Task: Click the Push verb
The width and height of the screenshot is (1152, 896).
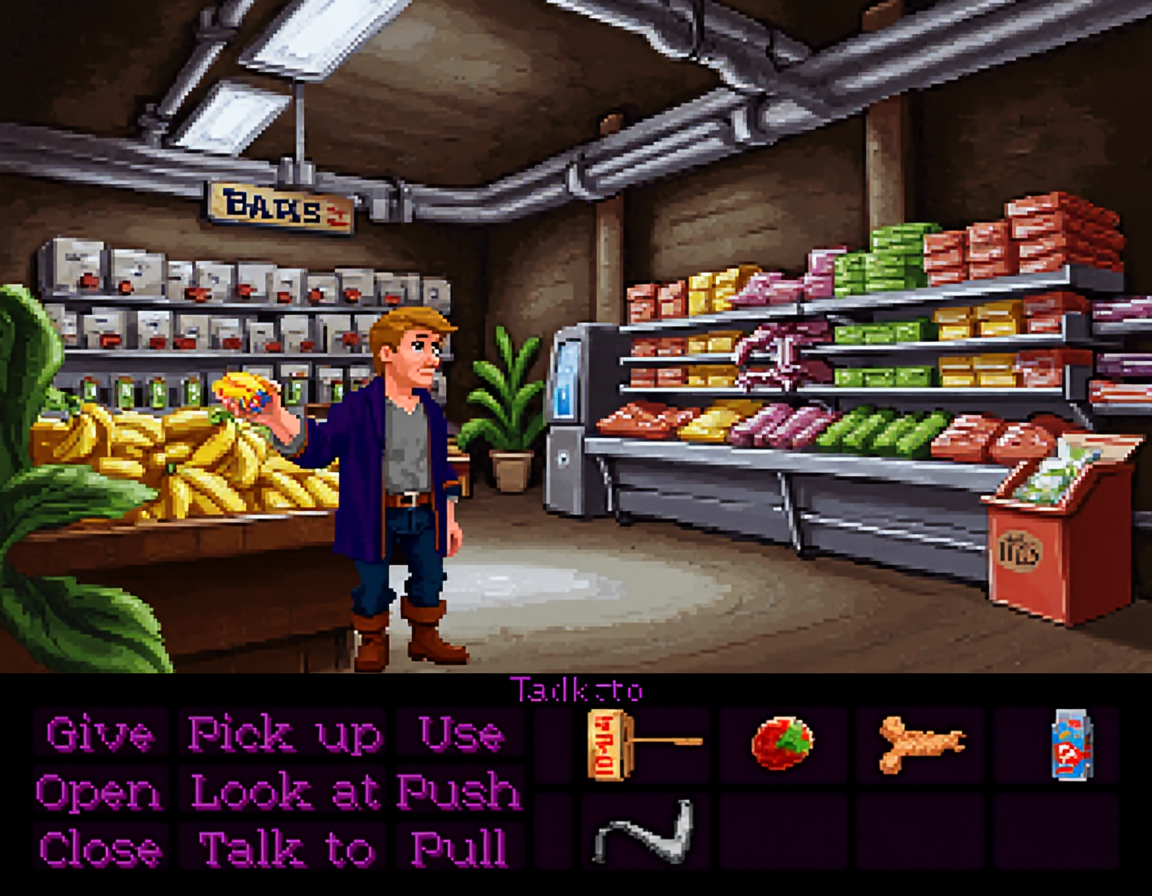Action: coord(459,792)
